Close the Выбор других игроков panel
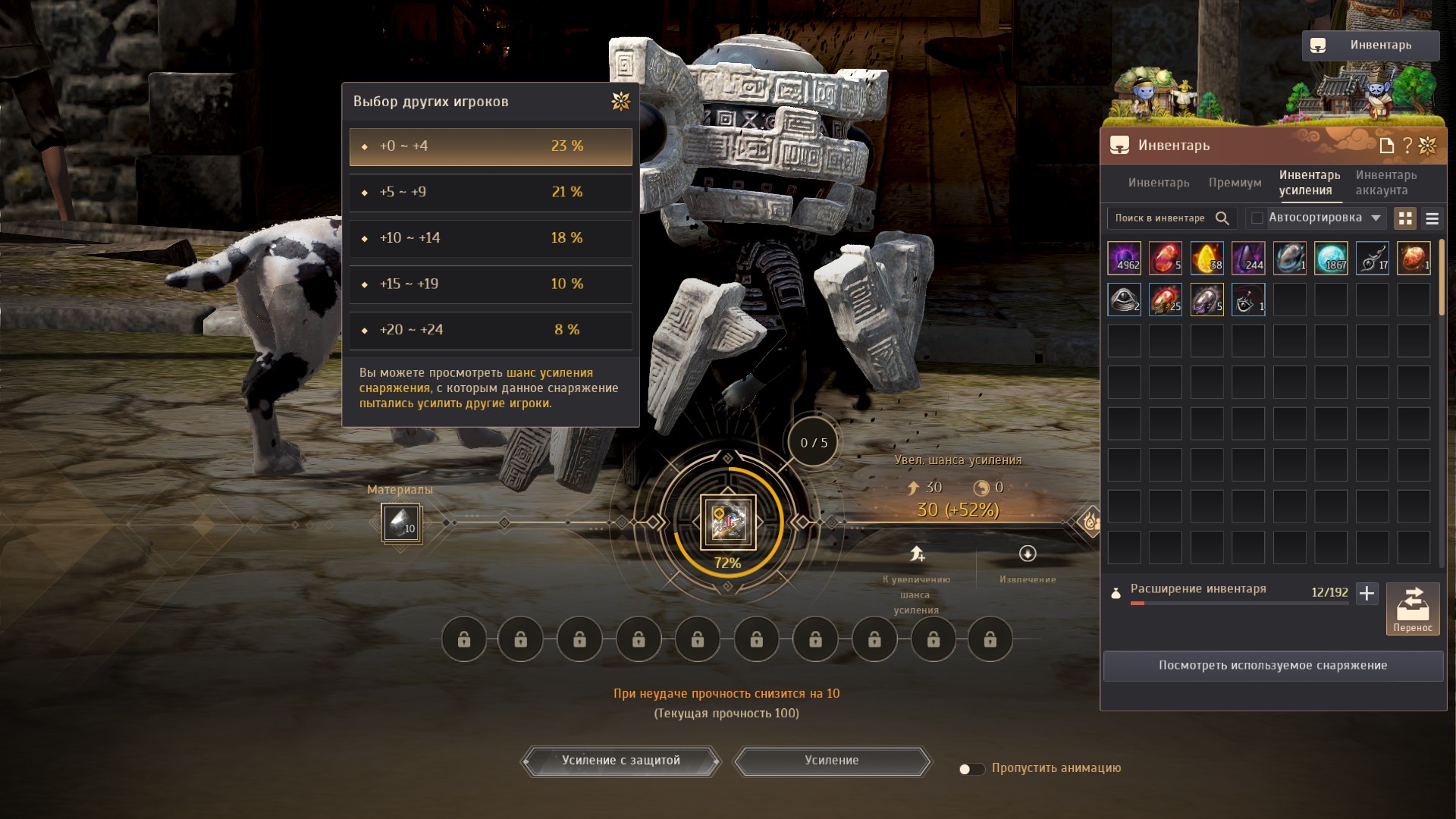 620,102
